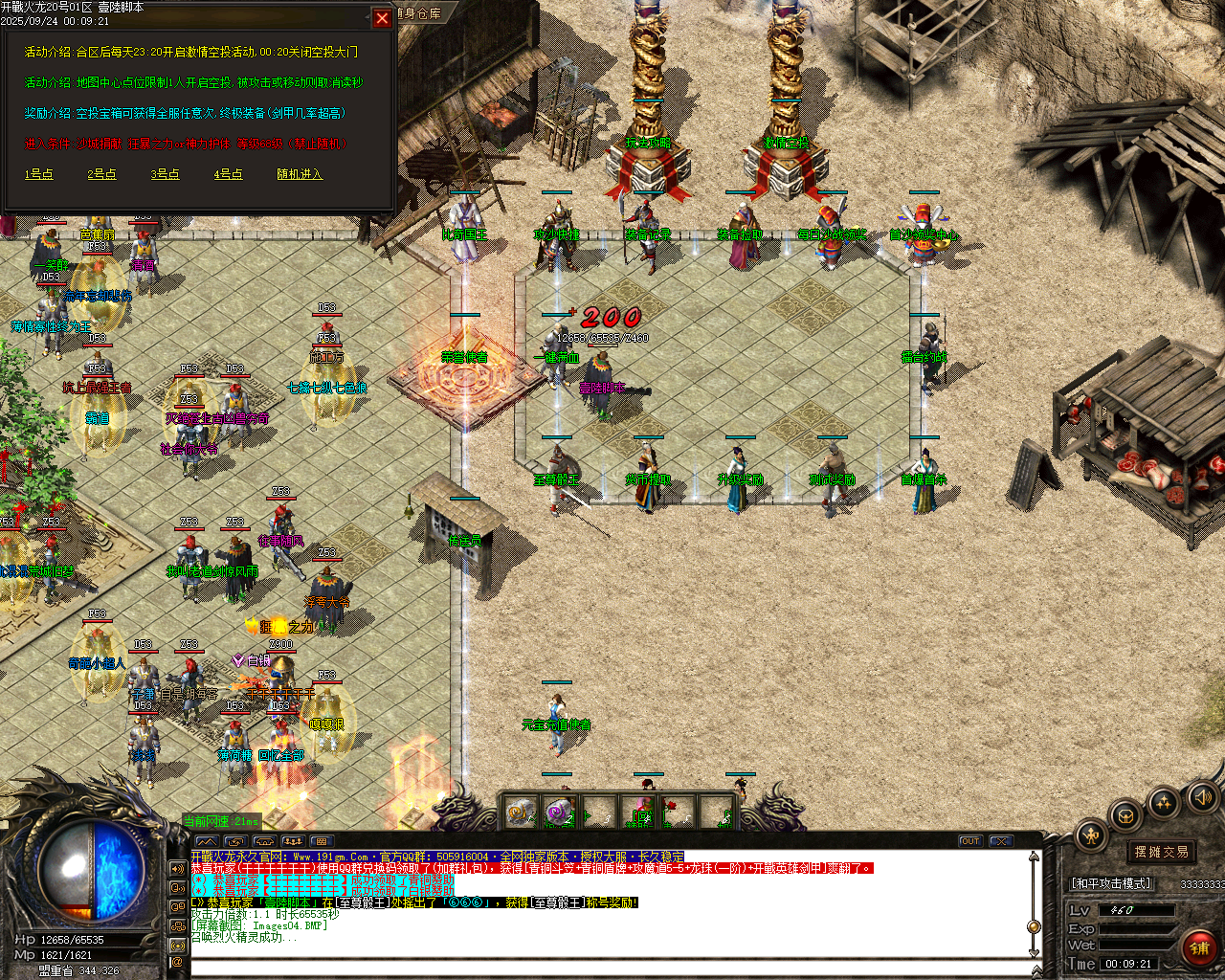Click the 摆摊交易 stall trade button
1225x980 pixels.
click(x=1160, y=852)
